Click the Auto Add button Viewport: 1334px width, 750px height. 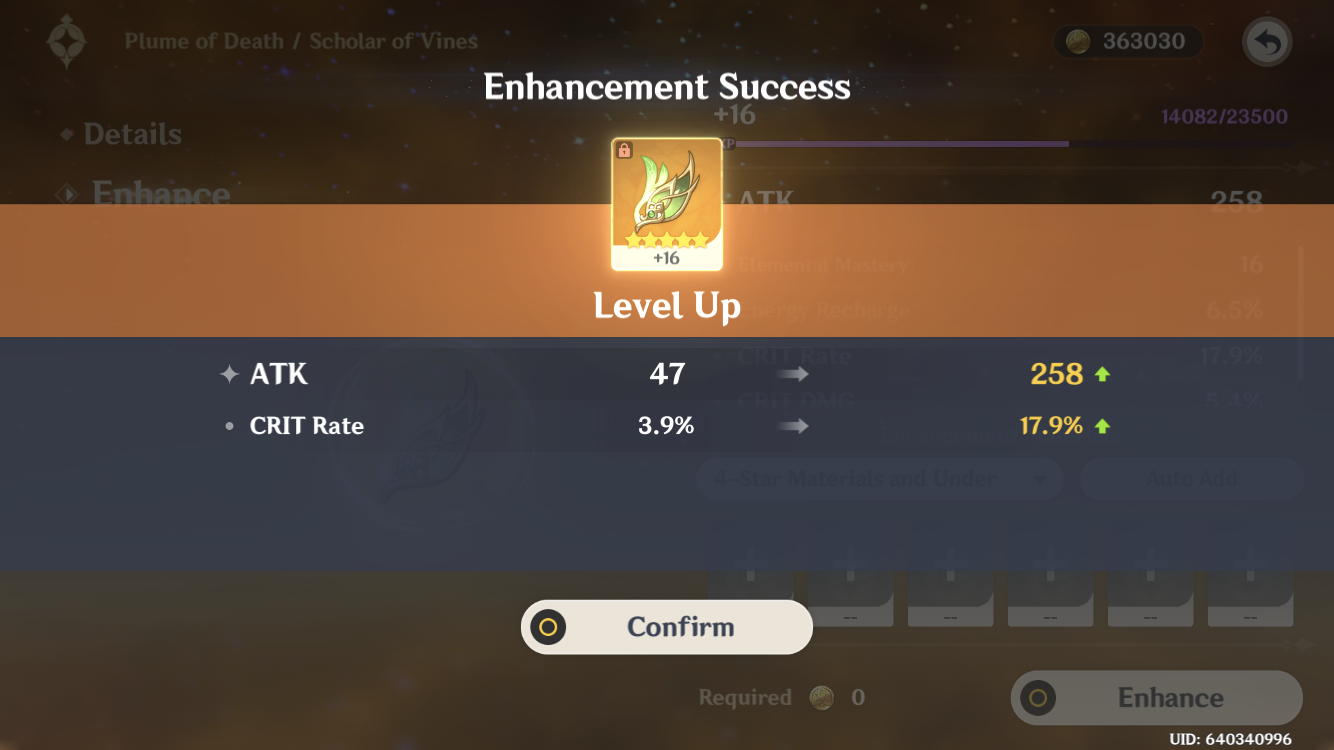(1190, 479)
